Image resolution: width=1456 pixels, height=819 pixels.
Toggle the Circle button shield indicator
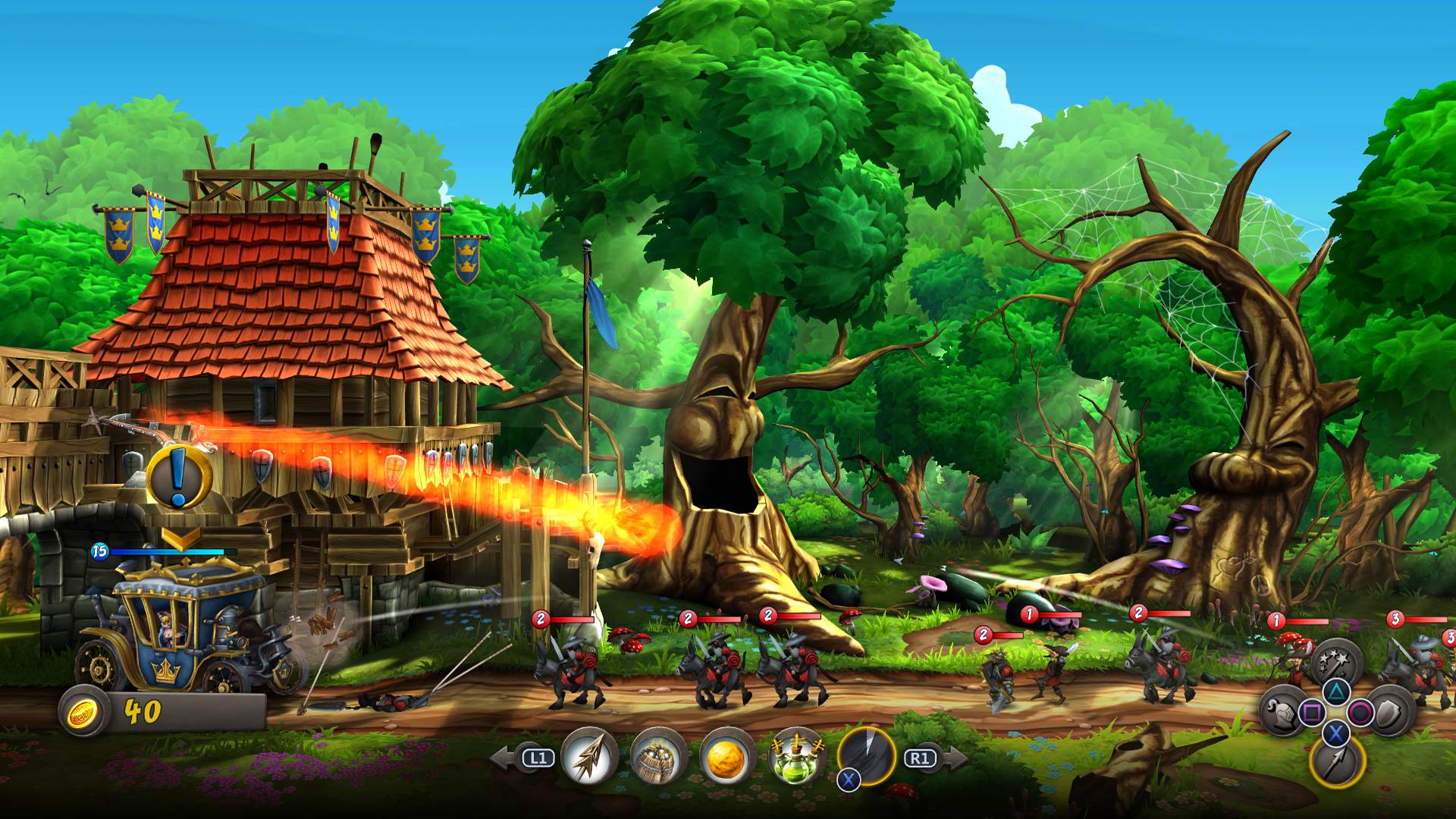(x=1360, y=711)
